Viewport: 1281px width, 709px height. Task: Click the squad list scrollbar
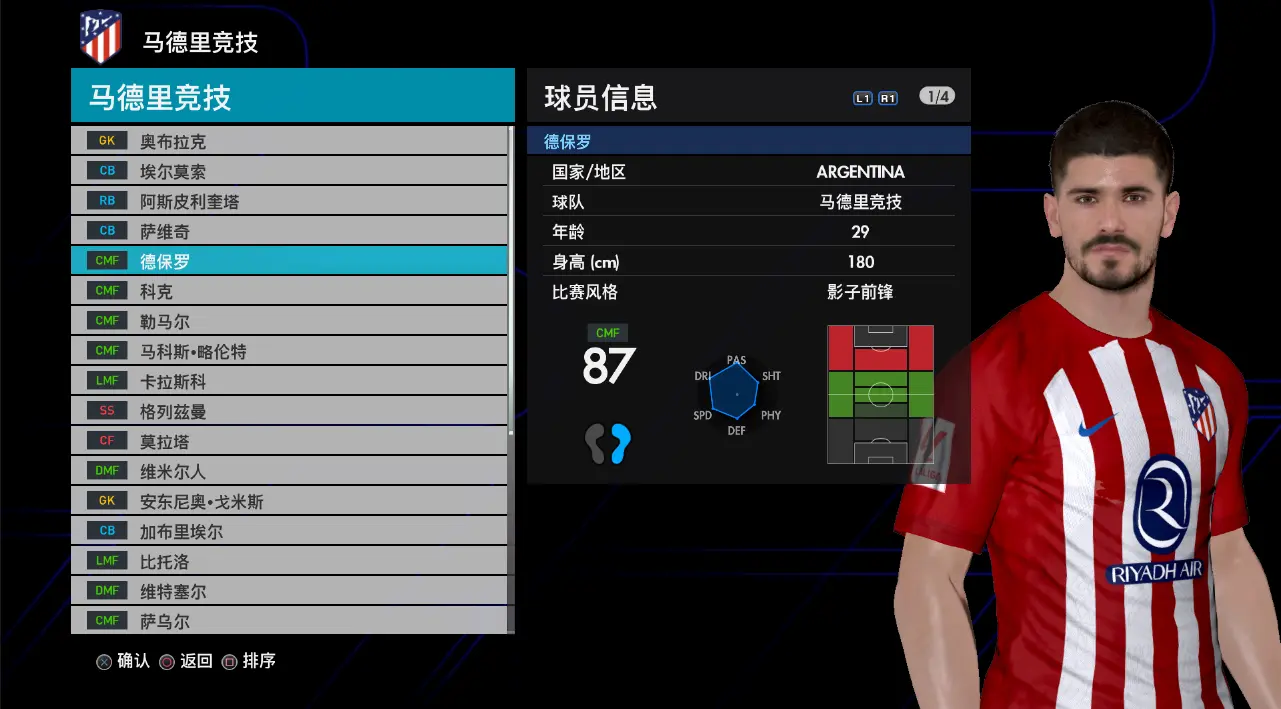click(x=512, y=280)
